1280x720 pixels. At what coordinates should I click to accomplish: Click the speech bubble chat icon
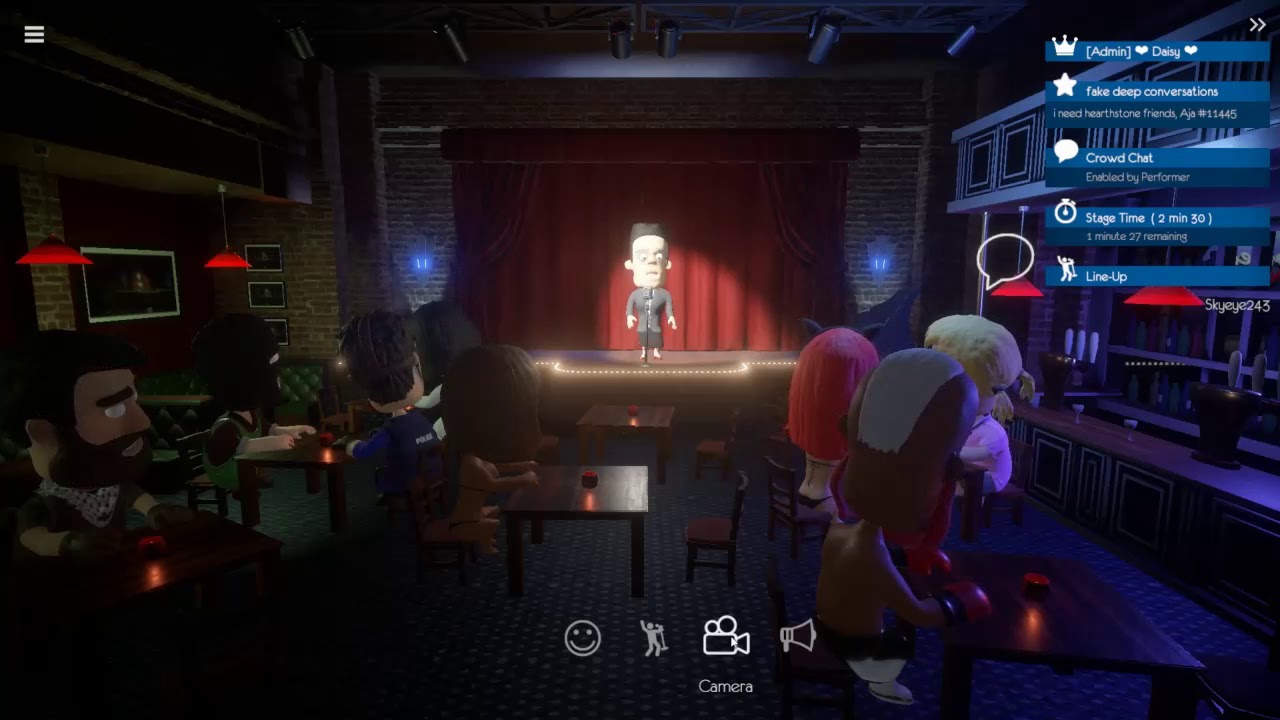click(1004, 260)
